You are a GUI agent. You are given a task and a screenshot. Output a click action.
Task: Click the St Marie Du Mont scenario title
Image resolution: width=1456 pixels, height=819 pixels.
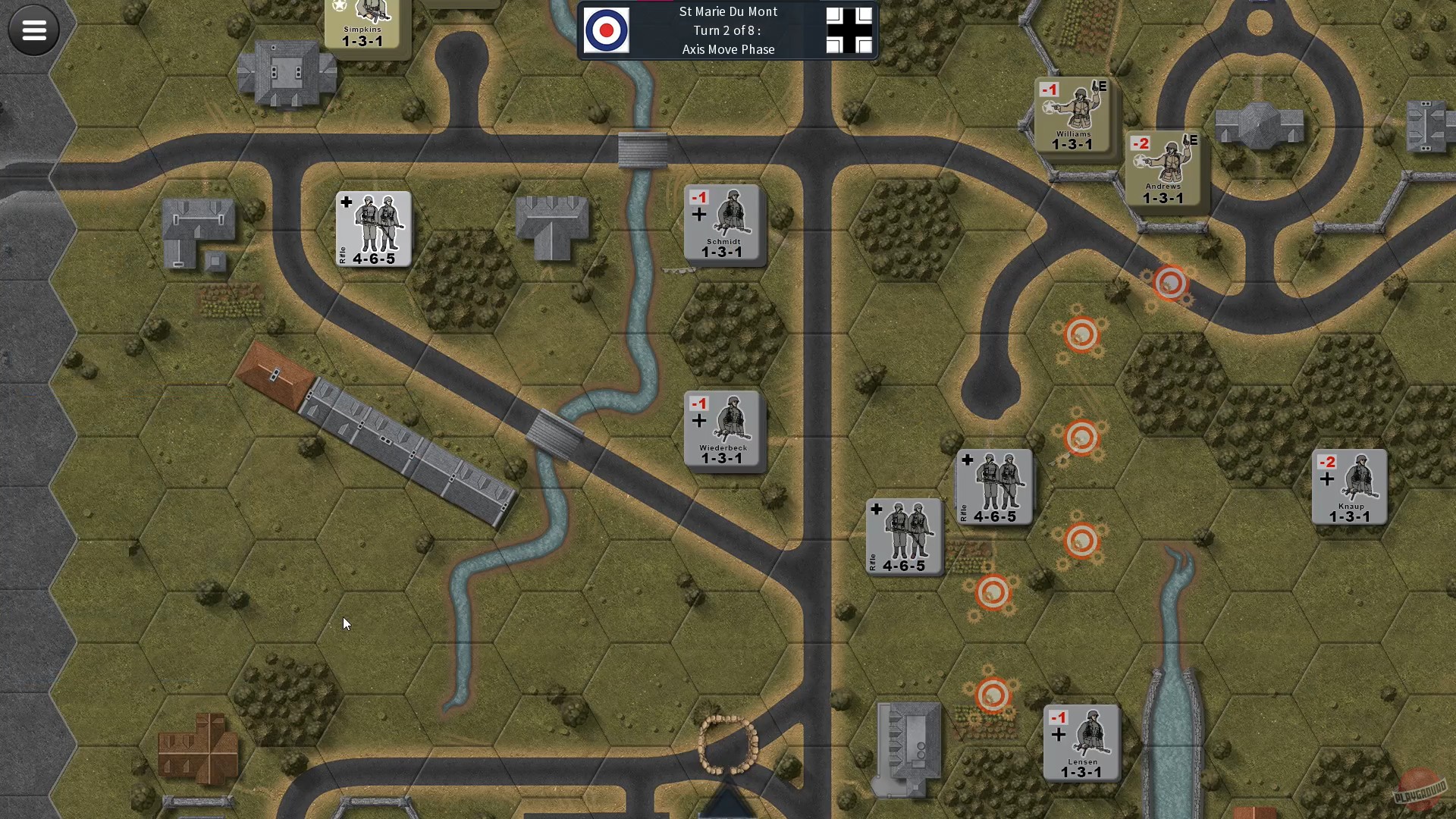pos(727,11)
